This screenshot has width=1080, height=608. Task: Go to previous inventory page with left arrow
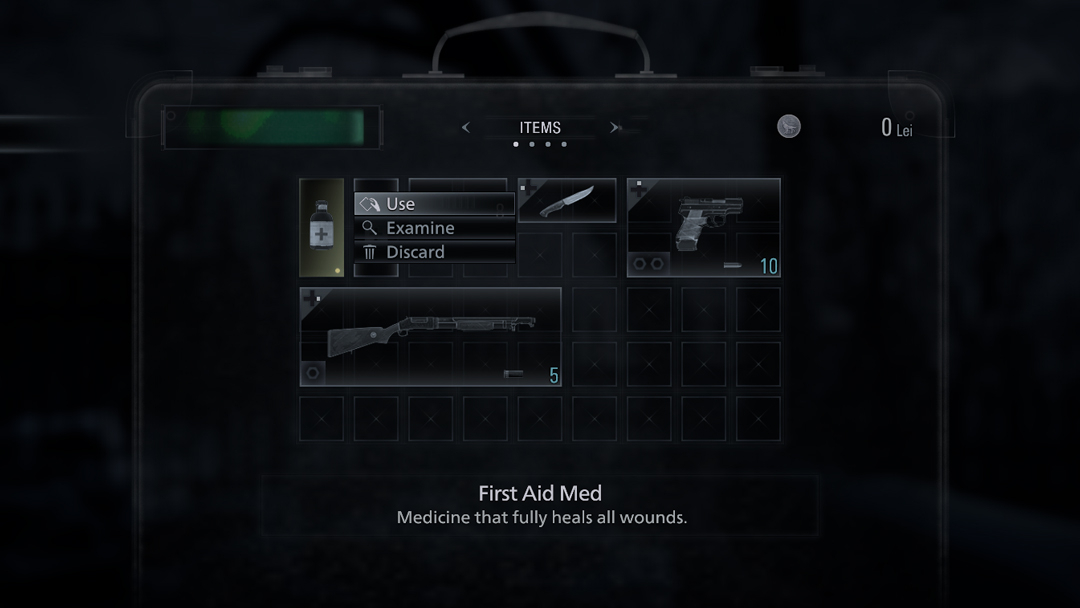[x=466, y=128]
